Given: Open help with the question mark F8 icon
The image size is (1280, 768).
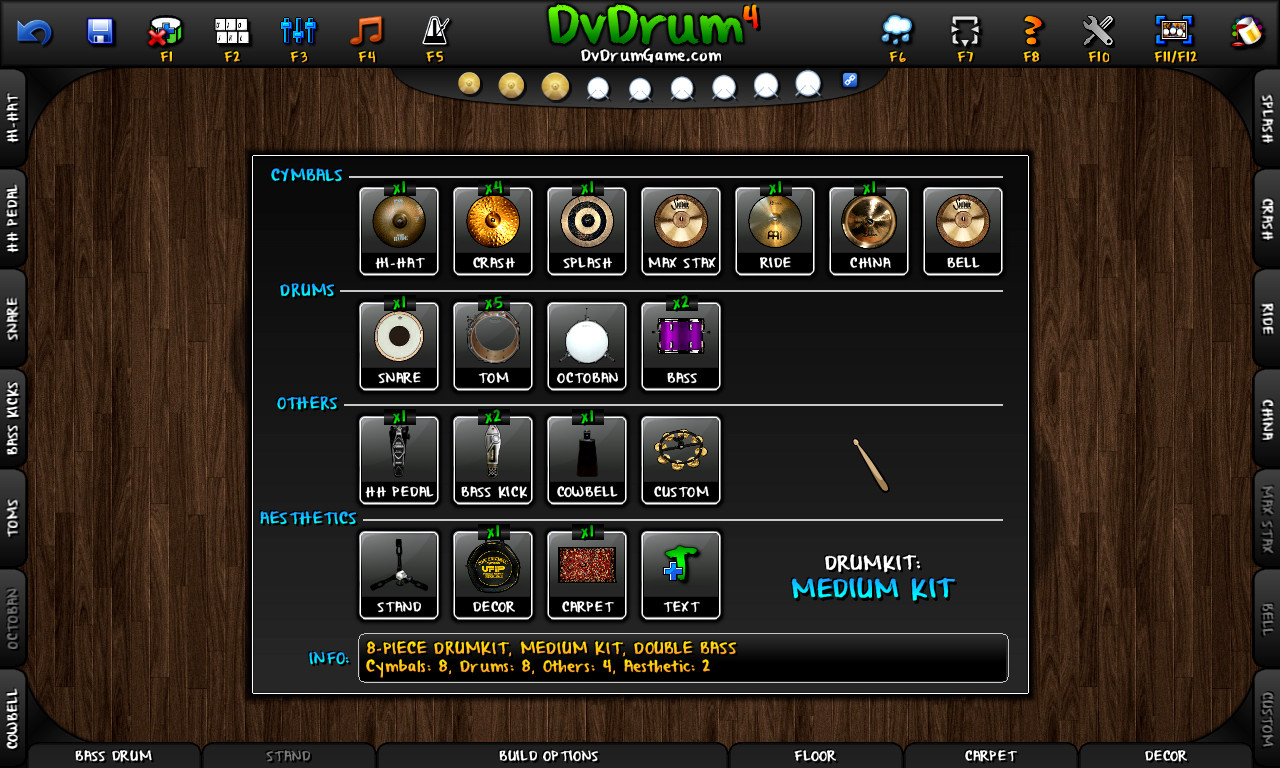Looking at the screenshot, I should pyautogui.click(x=1031, y=28).
